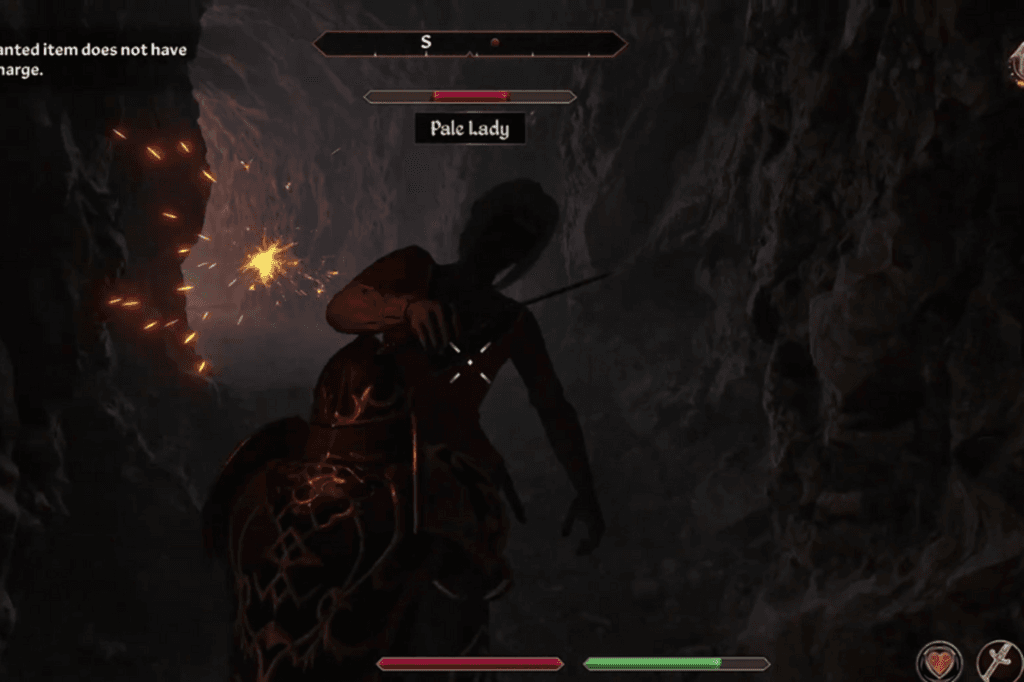Select the heart shield quick slot icon
Screen dimensions: 1024x682
click(x=939, y=662)
